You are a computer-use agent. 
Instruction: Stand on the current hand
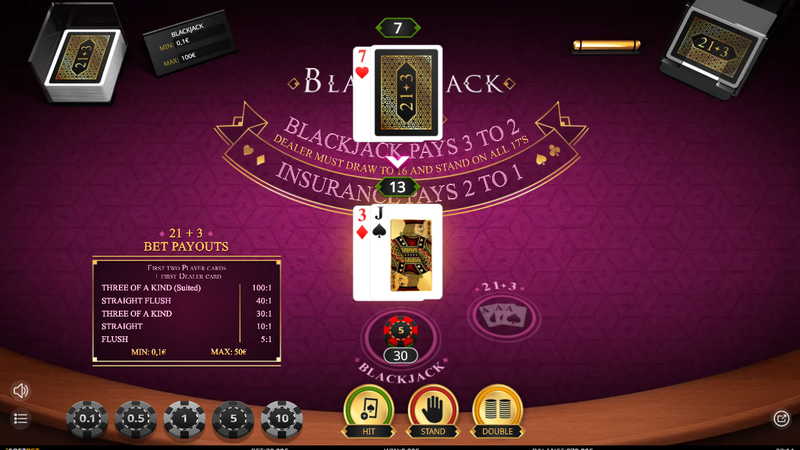pos(433,409)
